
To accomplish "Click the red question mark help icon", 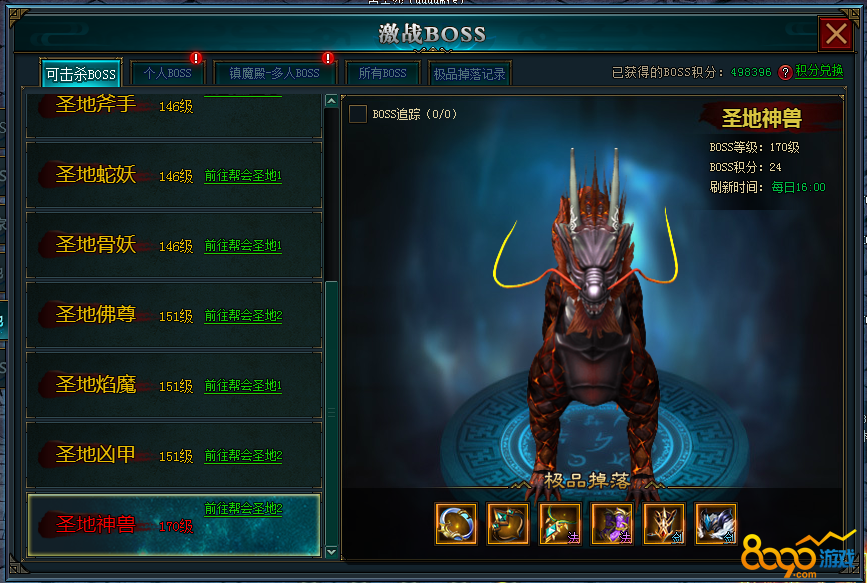I will (x=785, y=72).
